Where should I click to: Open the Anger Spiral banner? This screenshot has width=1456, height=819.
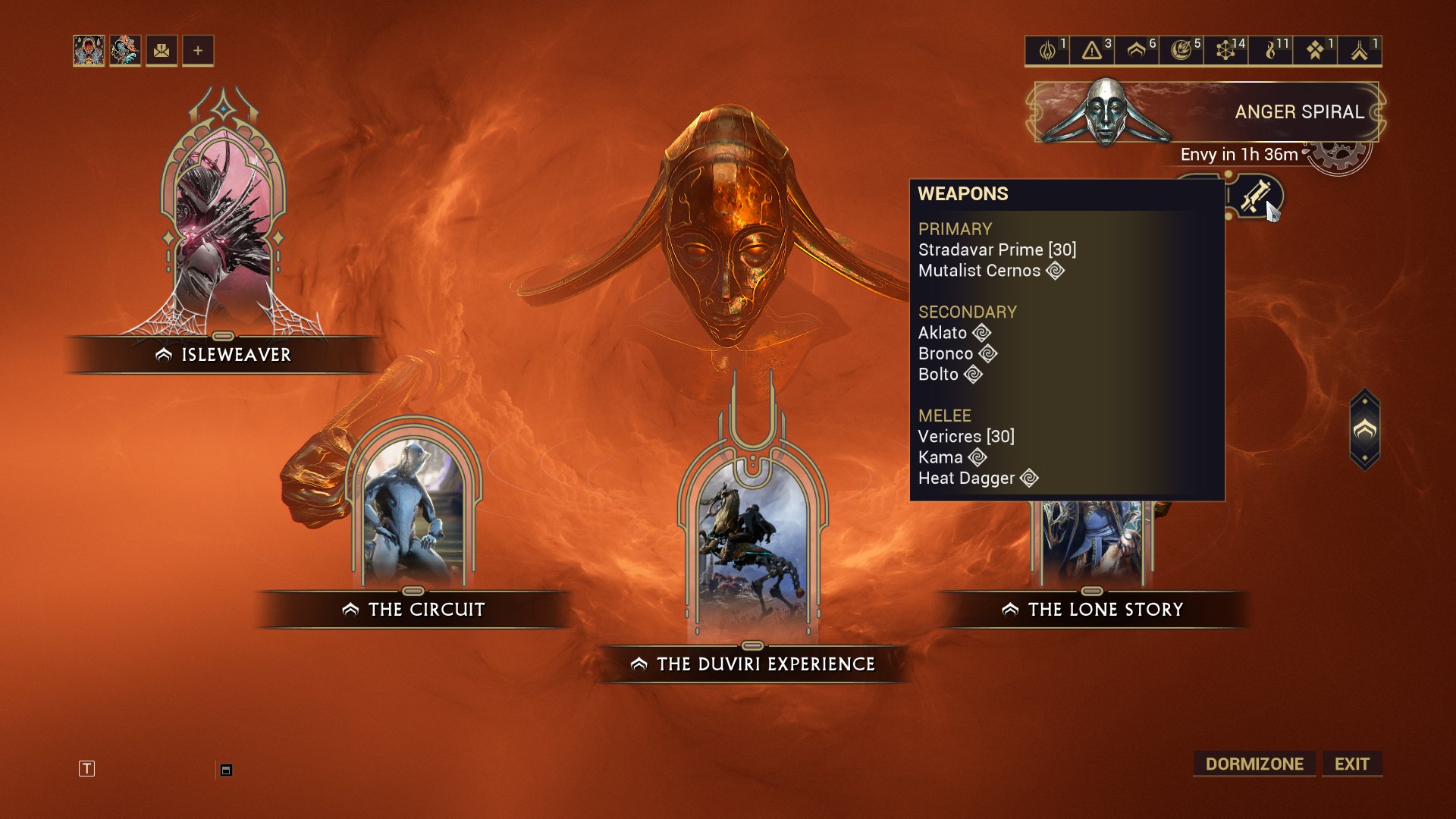(1206, 112)
